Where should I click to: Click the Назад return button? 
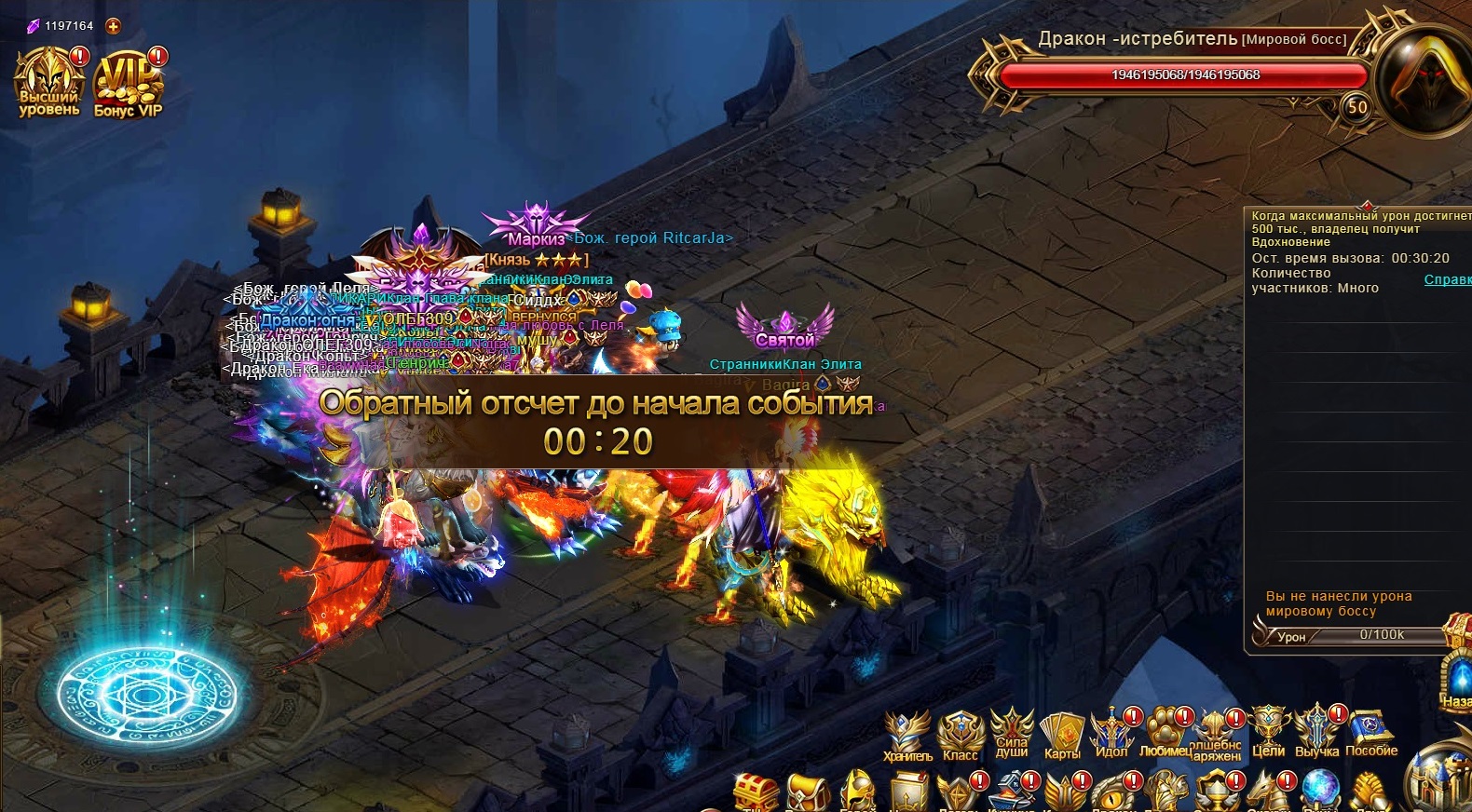click(1457, 680)
